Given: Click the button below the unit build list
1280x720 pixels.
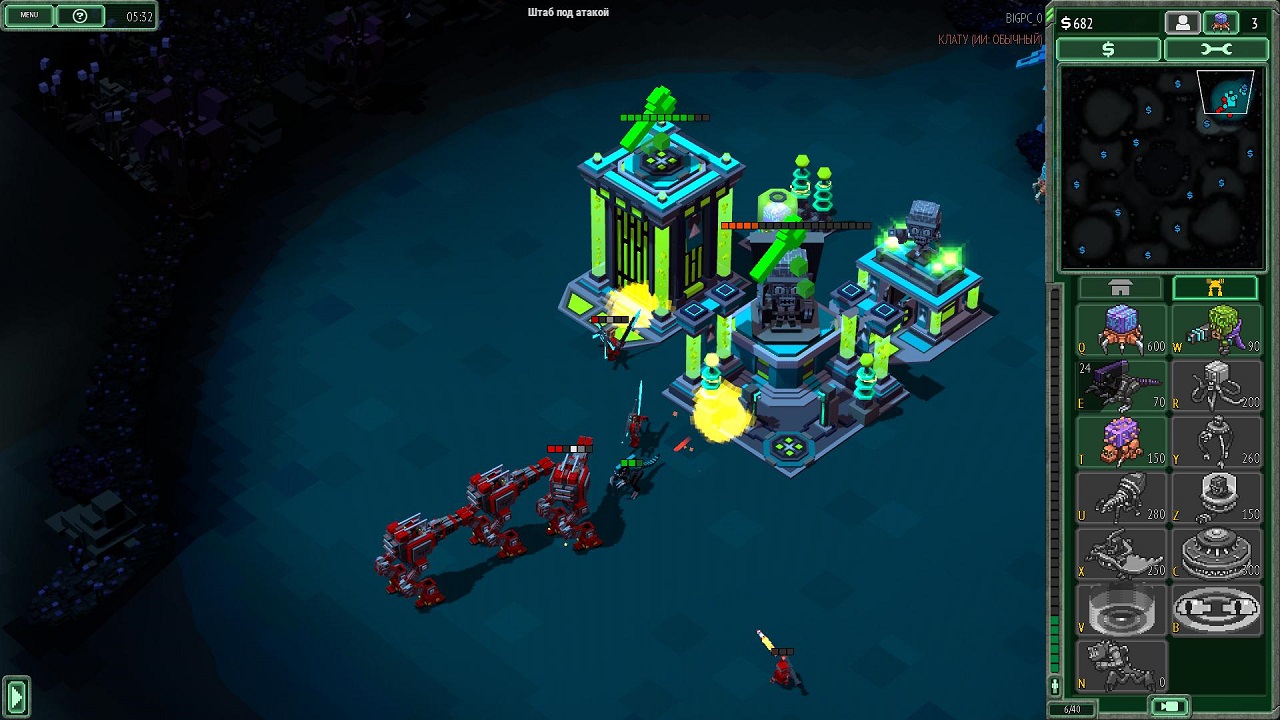Looking at the screenshot, I should tap(1170, 707).
